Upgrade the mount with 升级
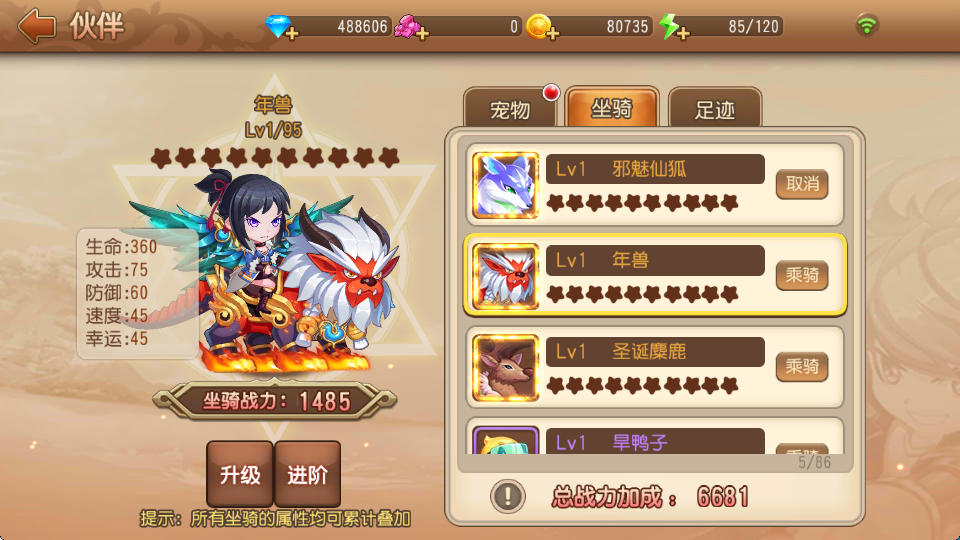 point(240,475)
